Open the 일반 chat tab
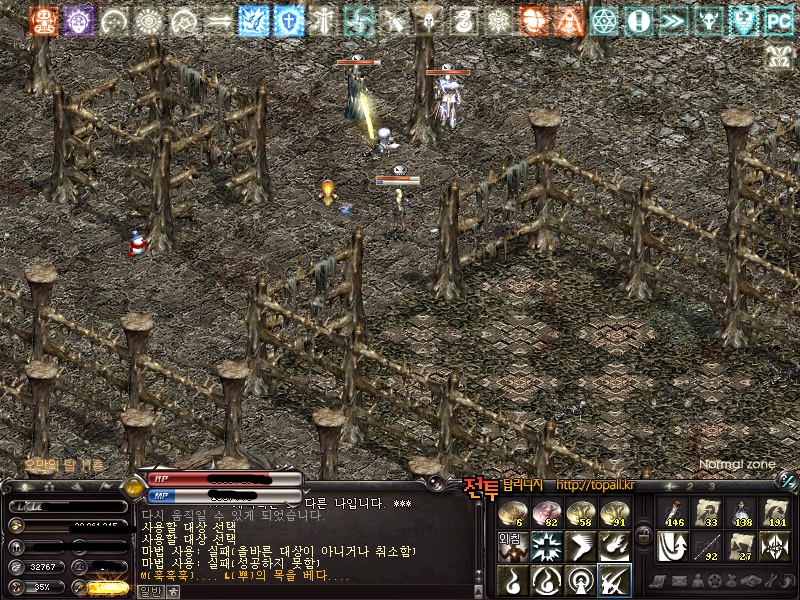 pyautogui.click(x=149, y=591)
